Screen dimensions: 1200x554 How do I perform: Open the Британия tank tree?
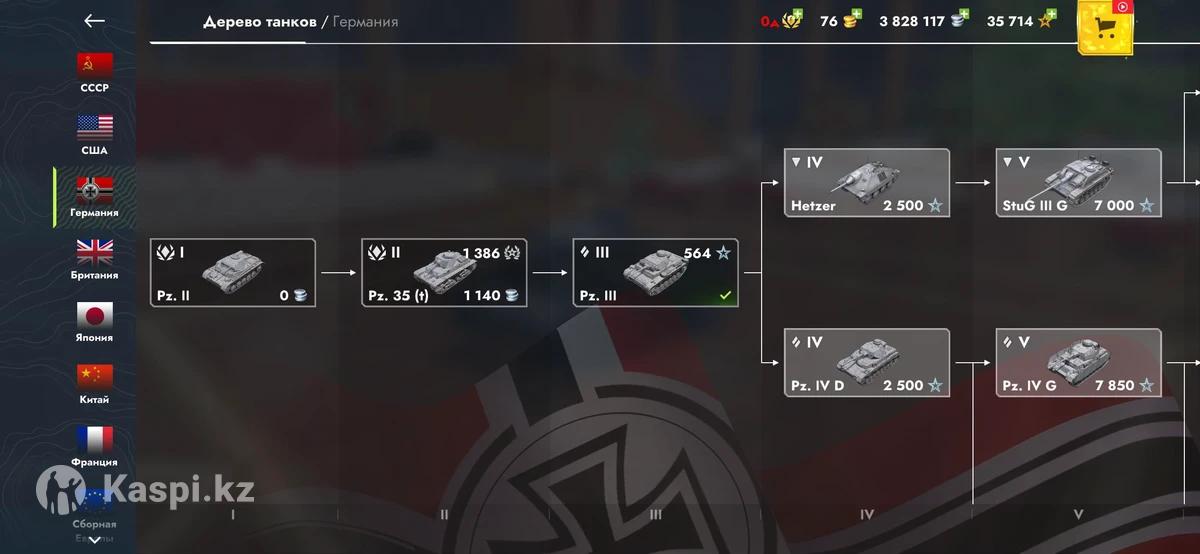(x=95, y=260)
